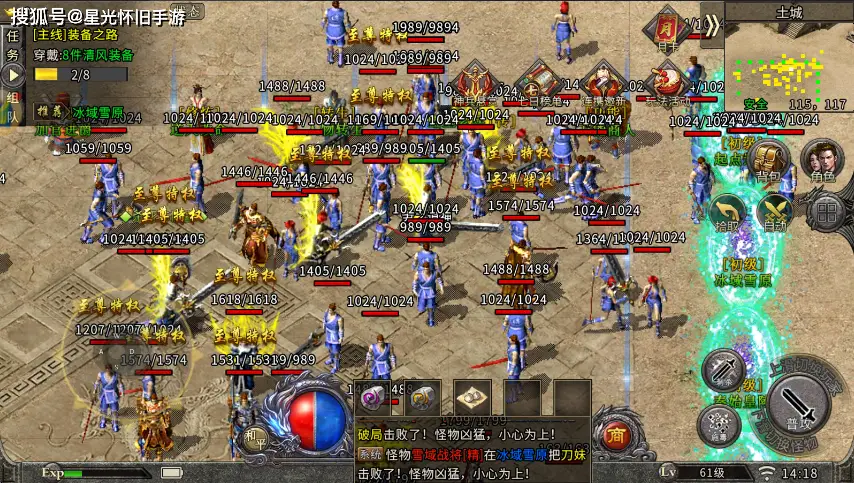Image resolution: width=854 pixels, height=483 pixels.
Task: Open the four-square grid menu button
Action: click(x=825, y=211)
